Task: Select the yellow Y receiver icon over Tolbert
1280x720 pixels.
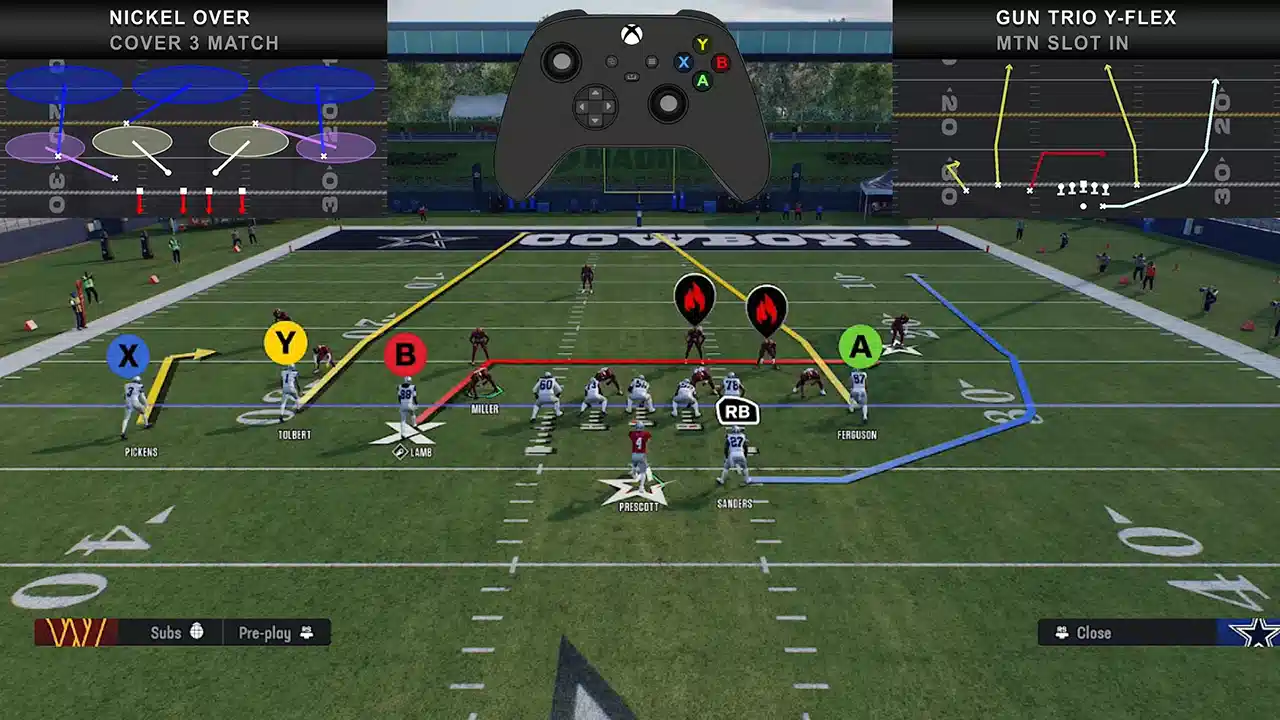Action: coord(286,341)
